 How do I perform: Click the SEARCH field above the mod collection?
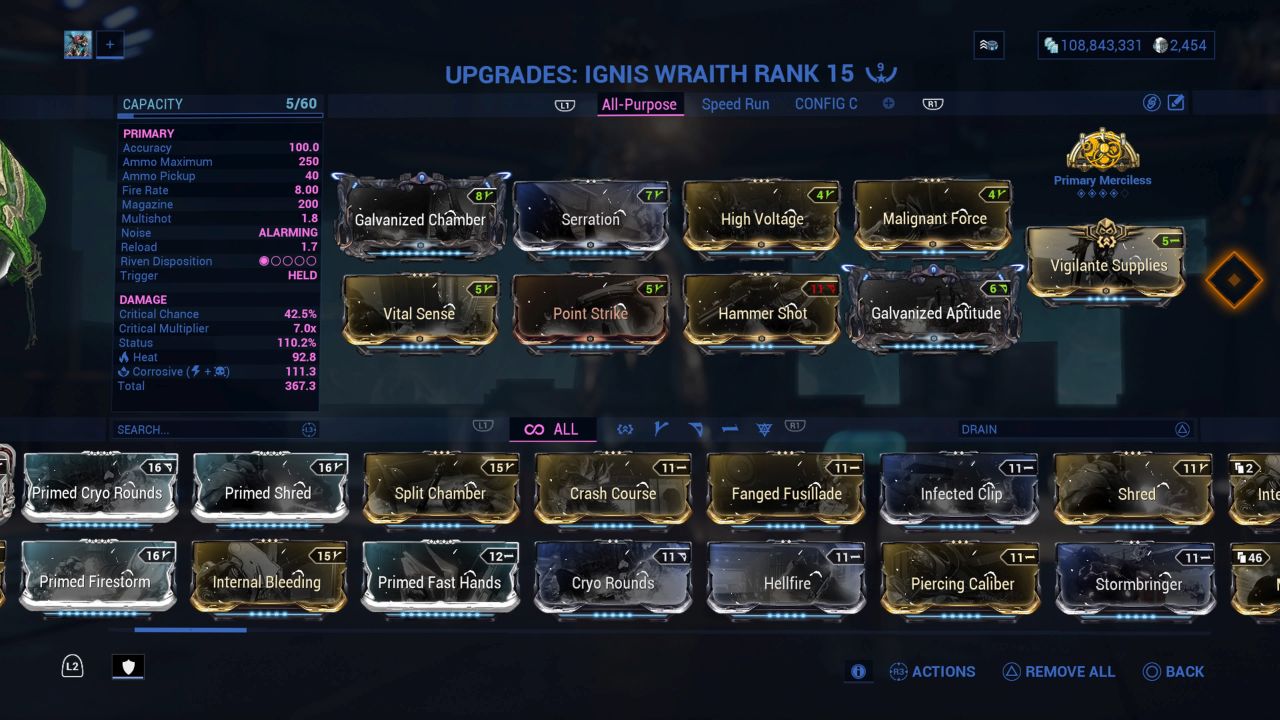[210, 428]
